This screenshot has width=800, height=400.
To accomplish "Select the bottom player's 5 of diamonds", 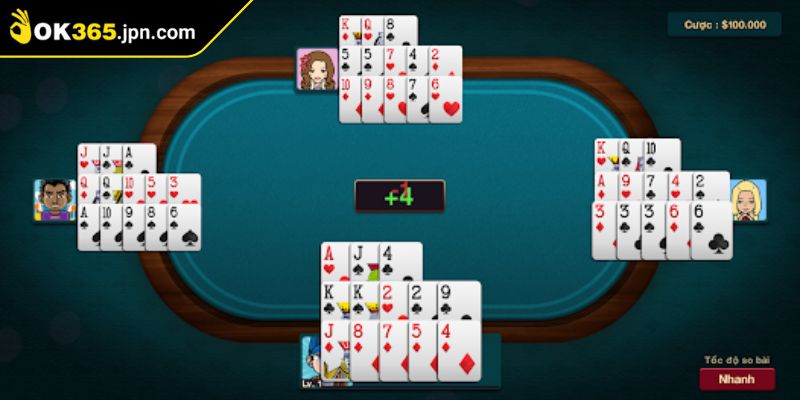I will pos(421,345).
